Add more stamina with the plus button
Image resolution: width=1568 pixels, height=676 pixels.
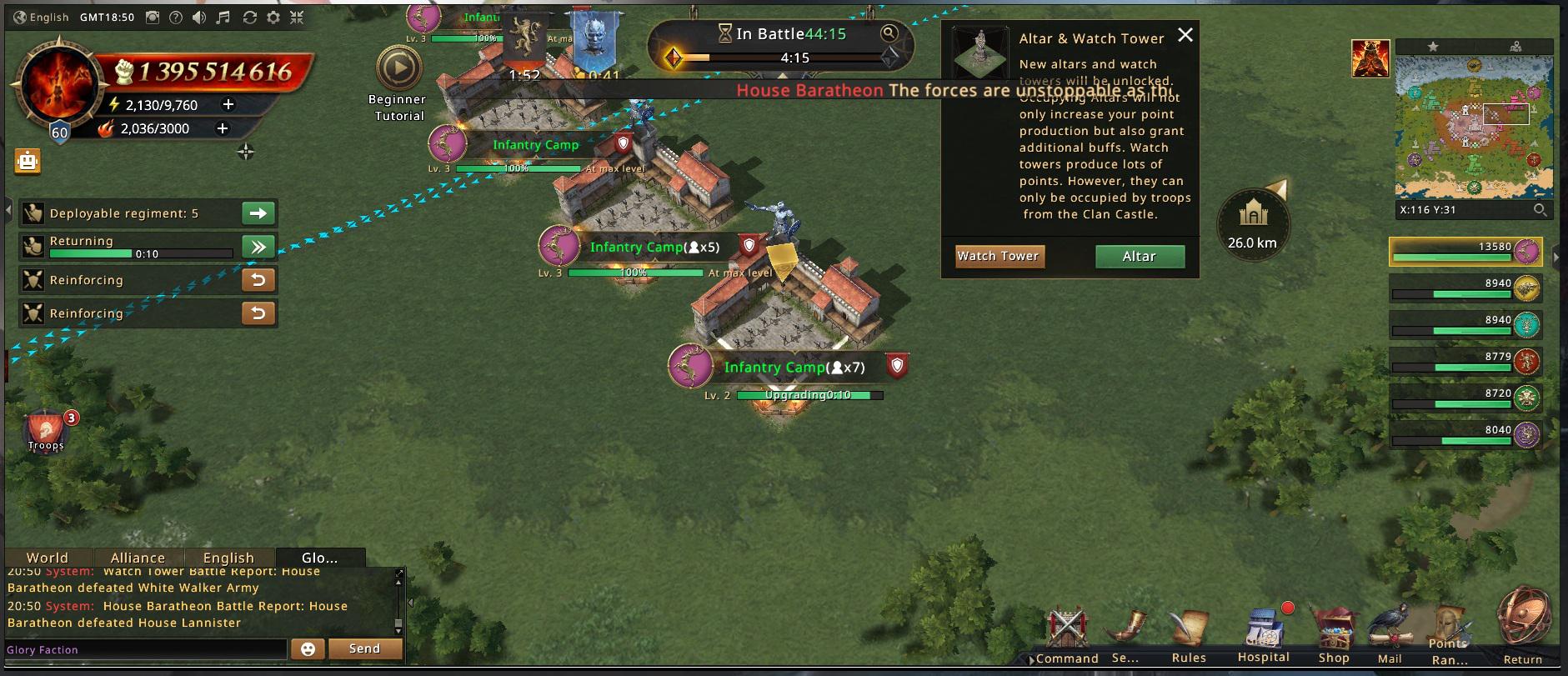pos(228,104)
